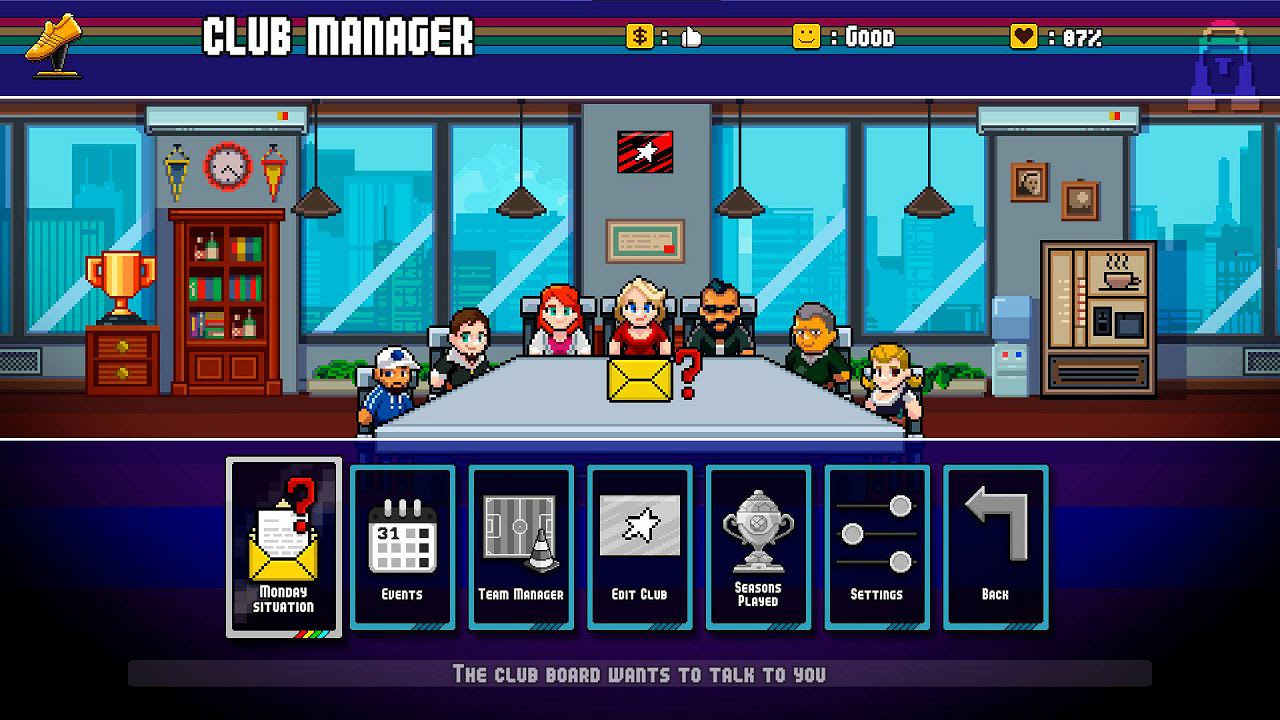Select the chairwoman in red at the table
1280x720 pixels.
pyautogui.click(x=638, y=315)
